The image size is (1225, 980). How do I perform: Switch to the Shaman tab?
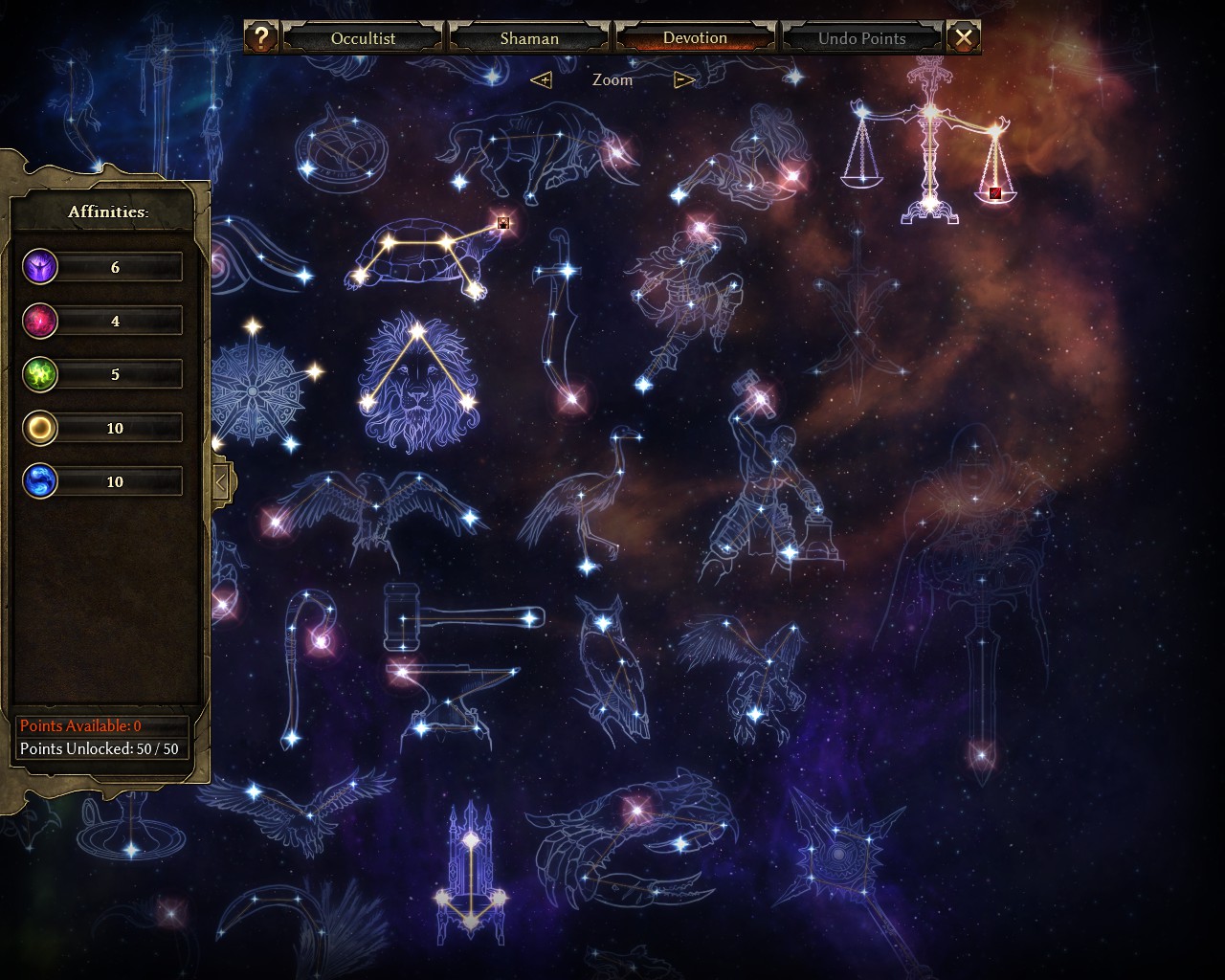529,38
